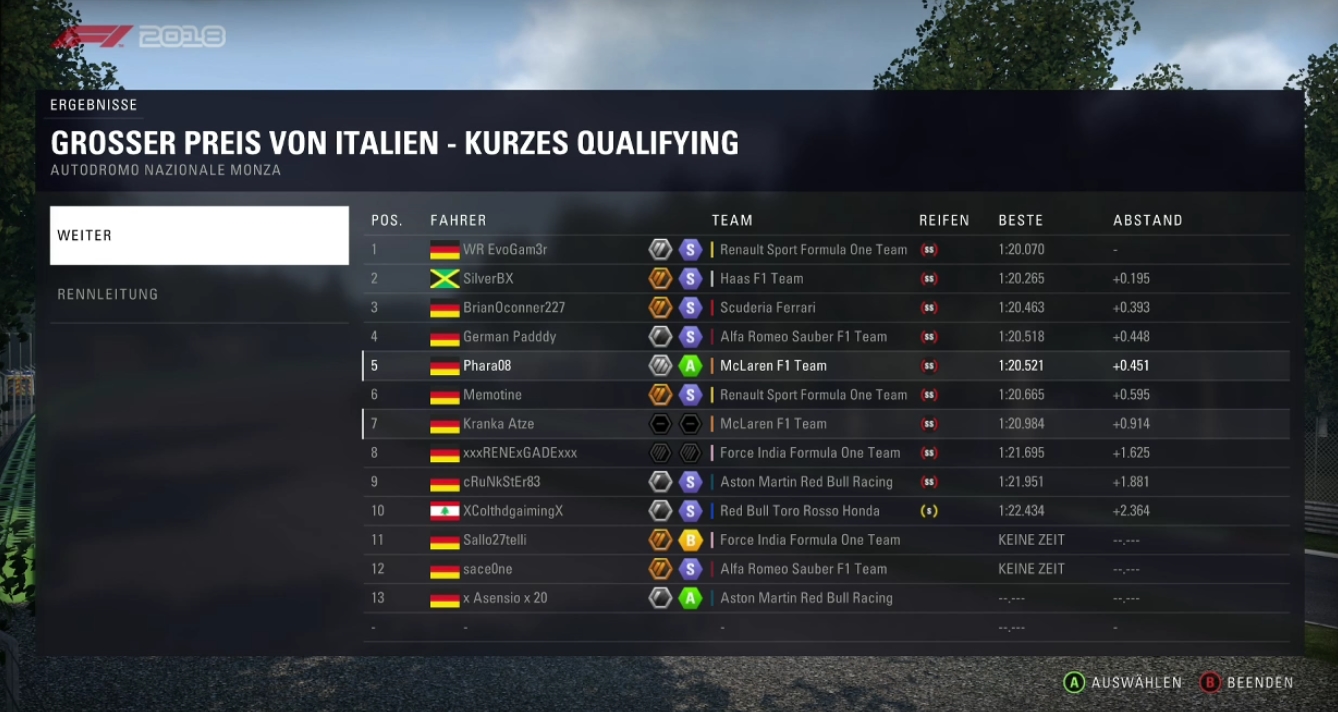Select Kranka Atze's row
The height and width of the screenshot is (712, 1338).
pyautogui.click(x=498, y=424)
